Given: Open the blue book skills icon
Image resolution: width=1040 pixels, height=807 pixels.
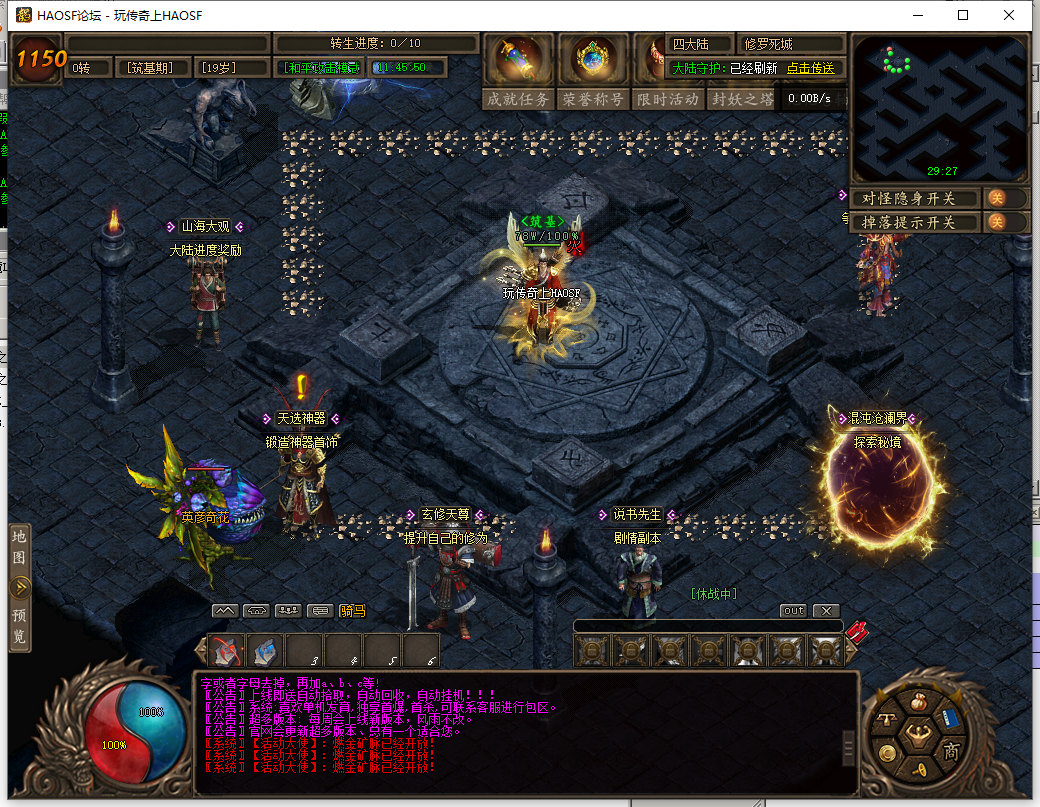Looking at the screenshot, I should point(948,720).
